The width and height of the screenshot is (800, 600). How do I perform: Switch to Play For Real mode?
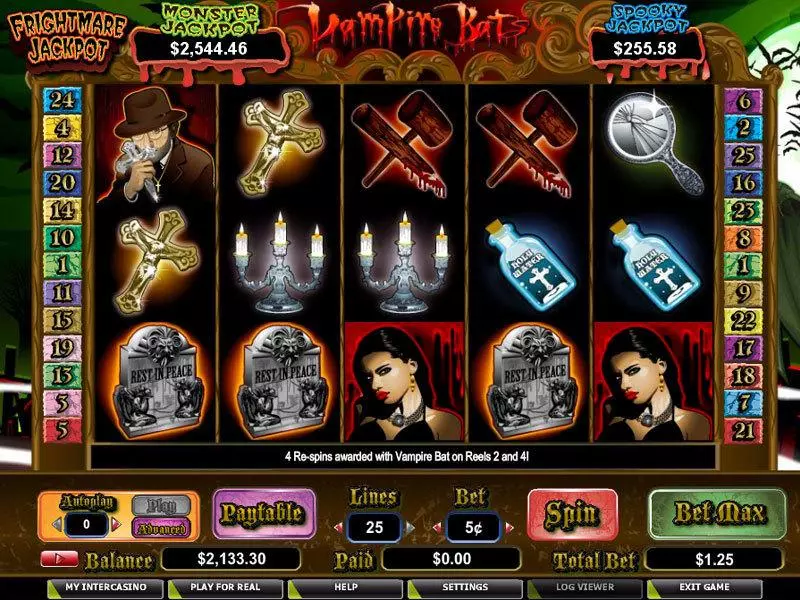(229, 587)
